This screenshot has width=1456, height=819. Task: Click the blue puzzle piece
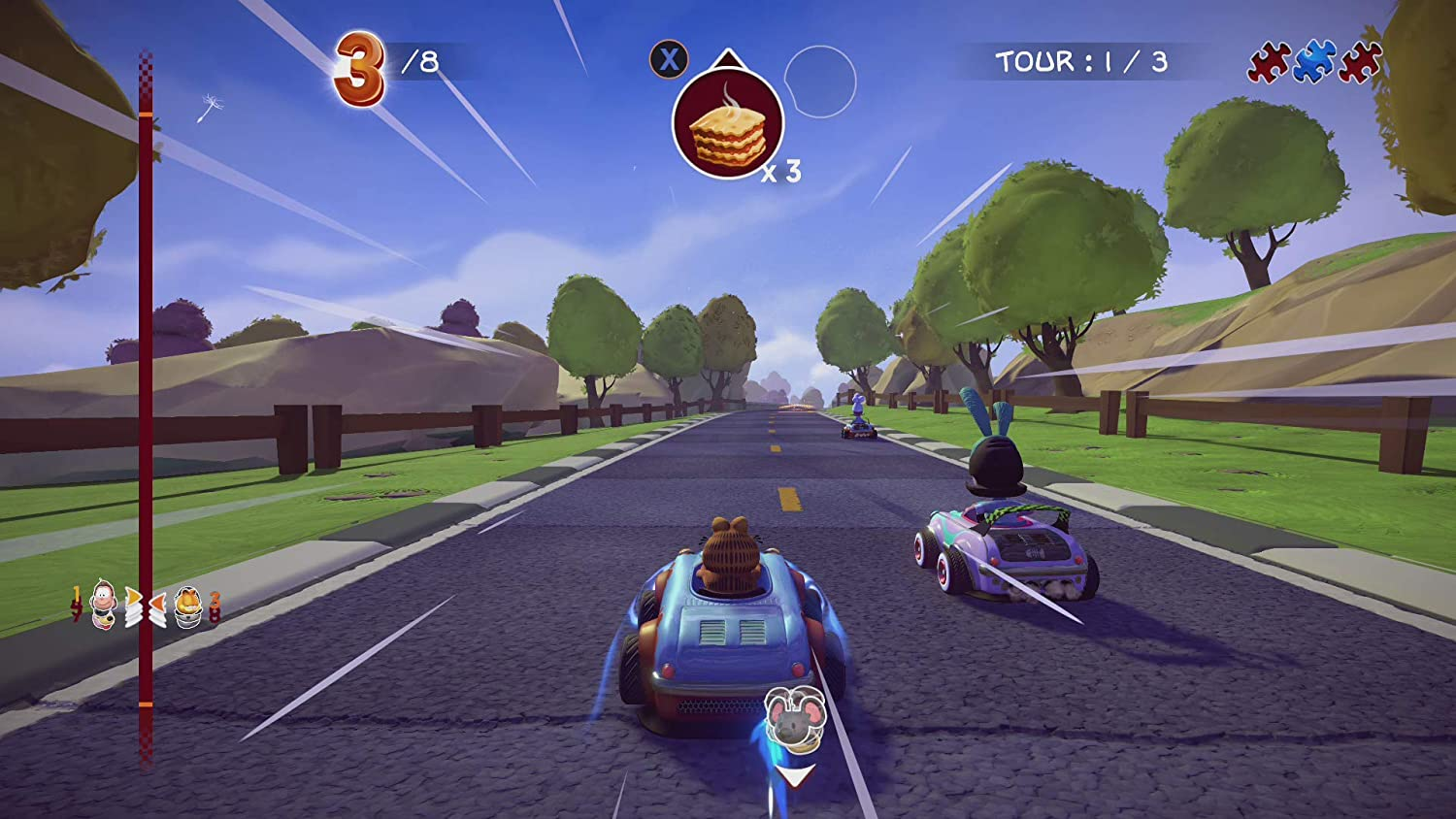[1314, 61]
